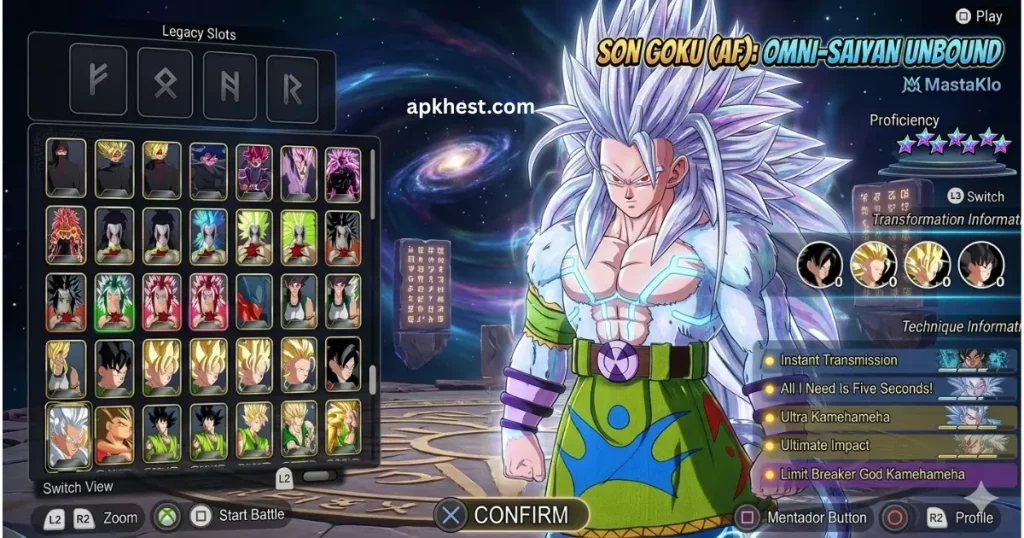Pick the red fiery-haired character tile
Viewport: 1024px width, 538px height.
pos(66,235)
